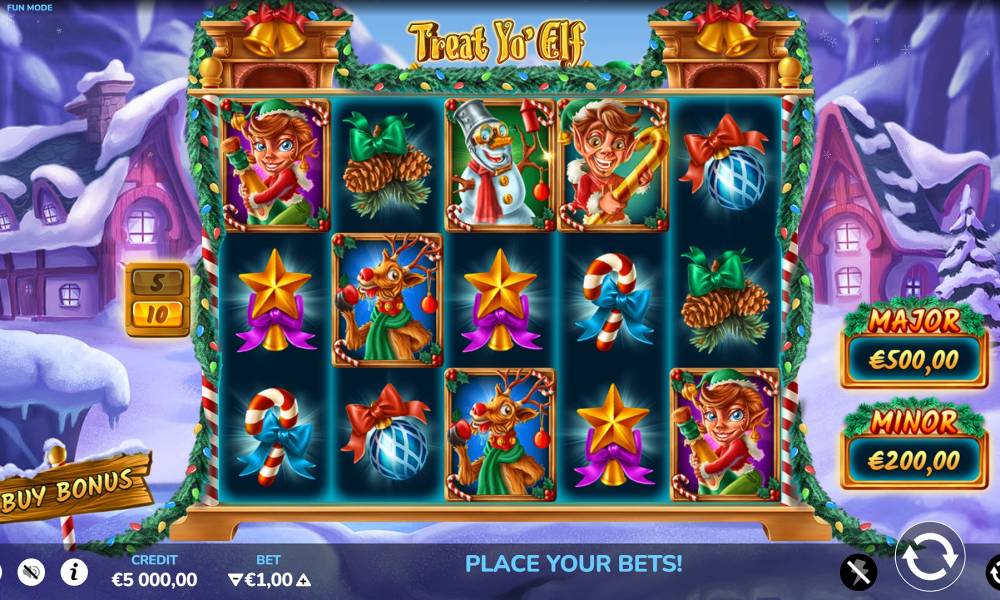
Task: Decrease the bet with the down arrow
Action: (x=235, y=580)
